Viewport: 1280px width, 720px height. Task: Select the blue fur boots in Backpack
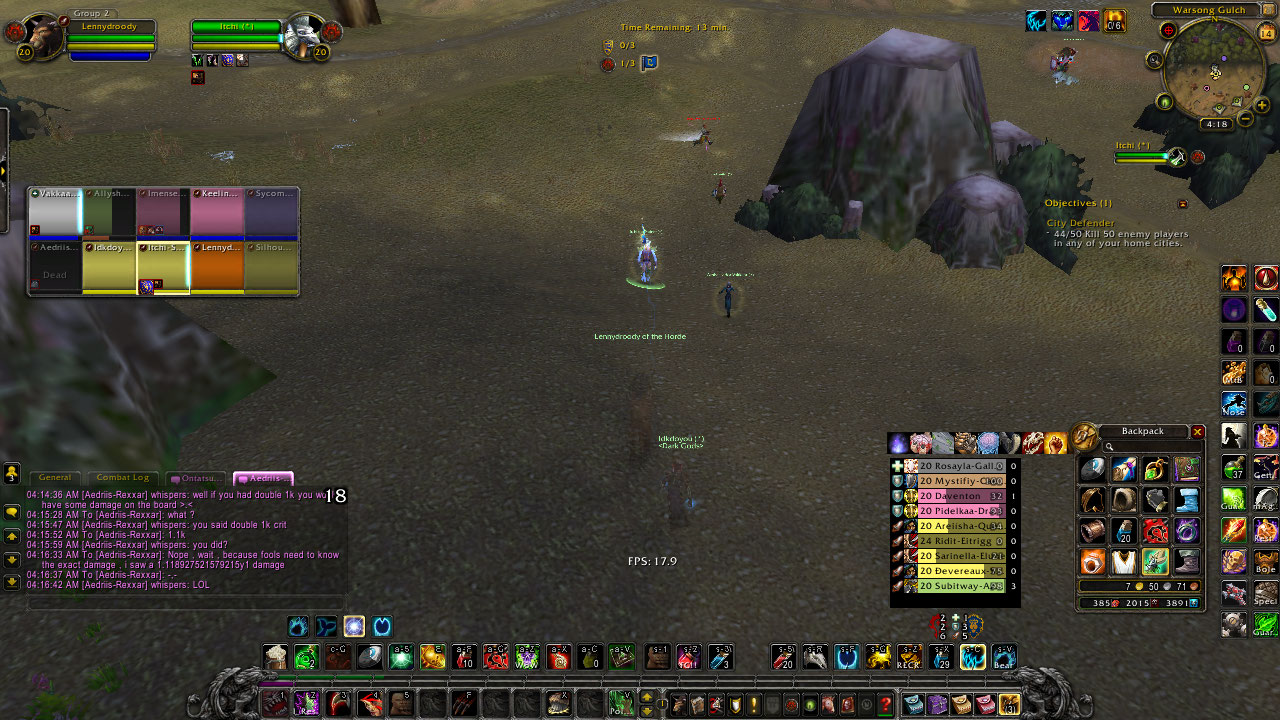(x=1187, y=500)
